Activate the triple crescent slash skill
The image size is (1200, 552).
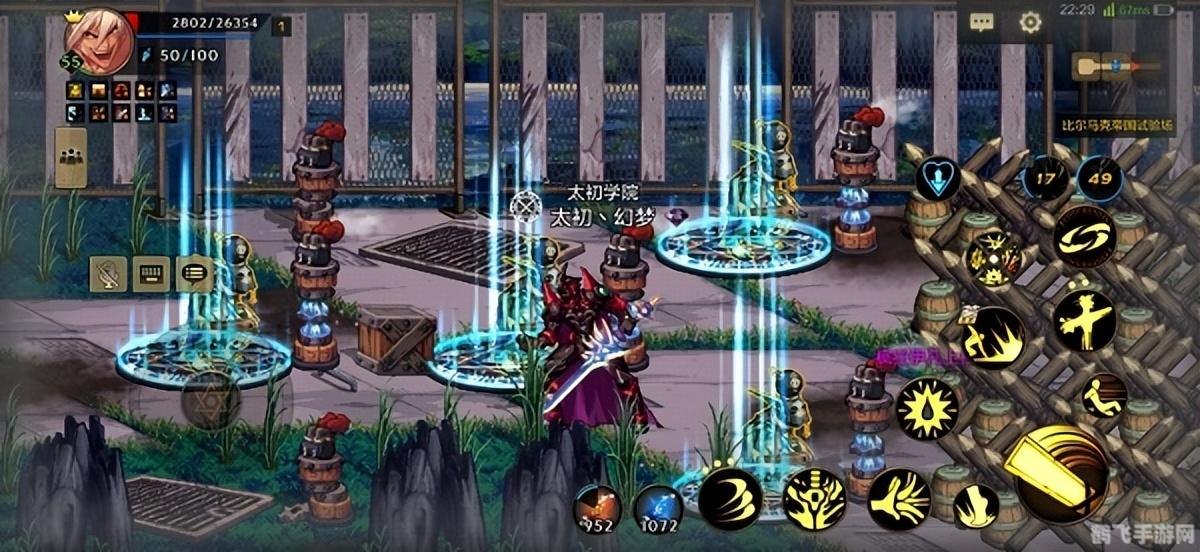(x=730, y=498)
